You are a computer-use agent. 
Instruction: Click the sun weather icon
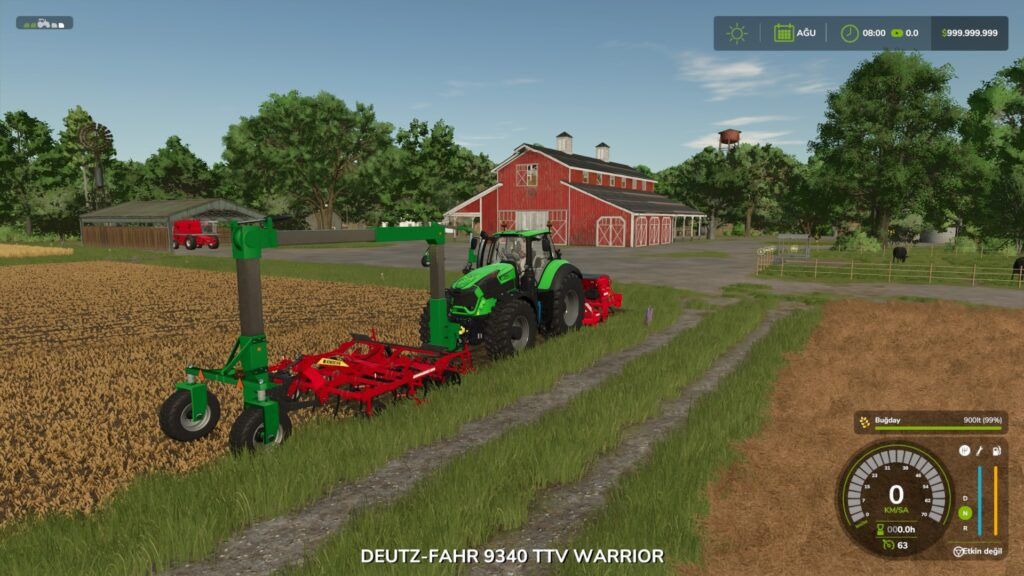pyautogui.click(x=737, y=33)
